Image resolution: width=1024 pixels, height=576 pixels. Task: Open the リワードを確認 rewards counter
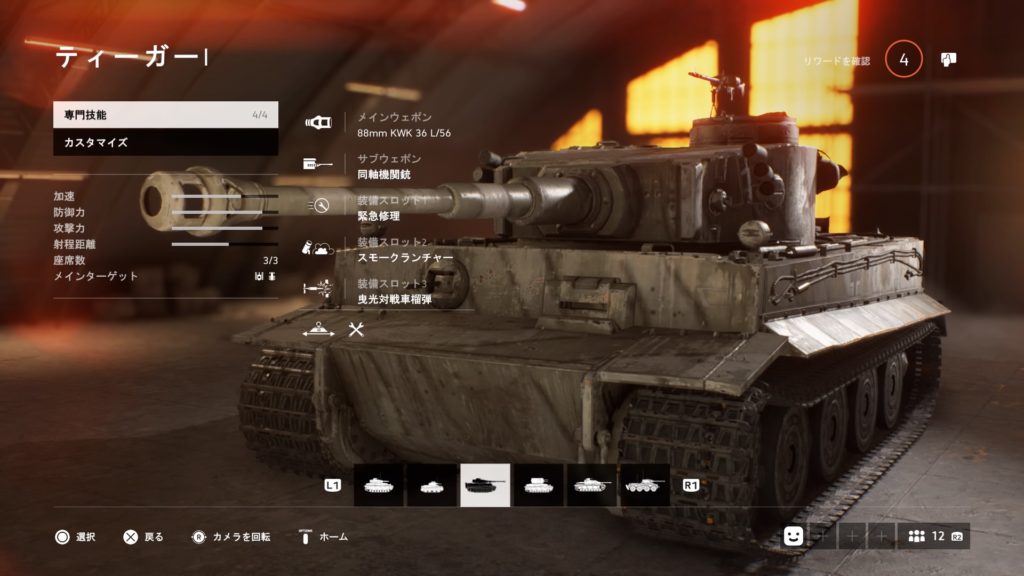coord(903,60)
